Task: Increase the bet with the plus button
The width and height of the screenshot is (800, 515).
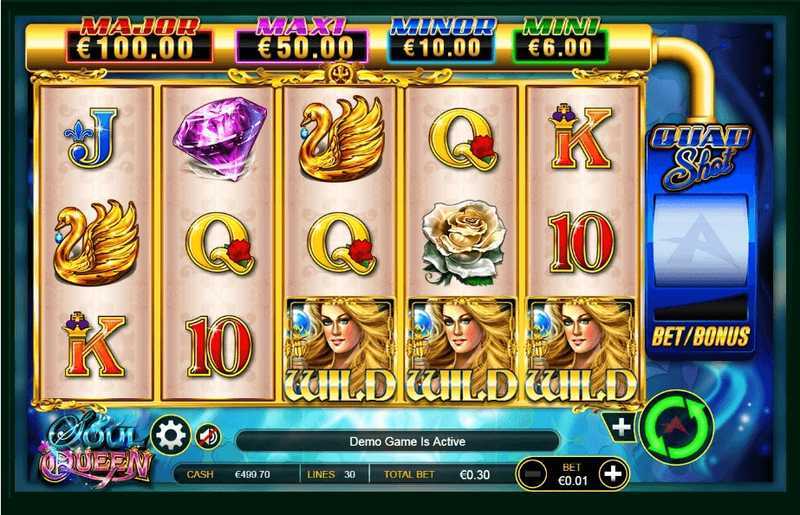Action: click(x=613, y=472)
